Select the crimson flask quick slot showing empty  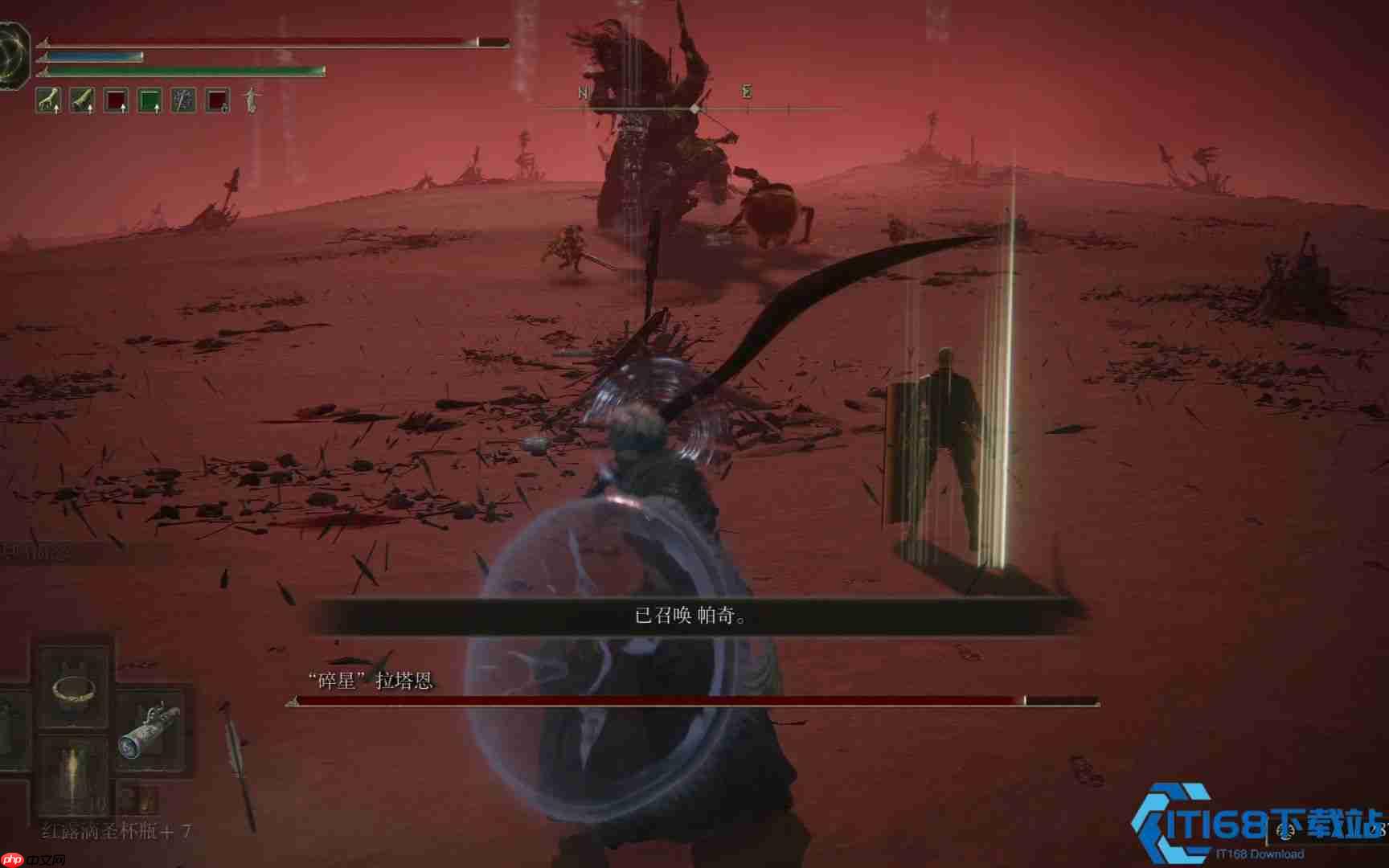tap(116, 100)
